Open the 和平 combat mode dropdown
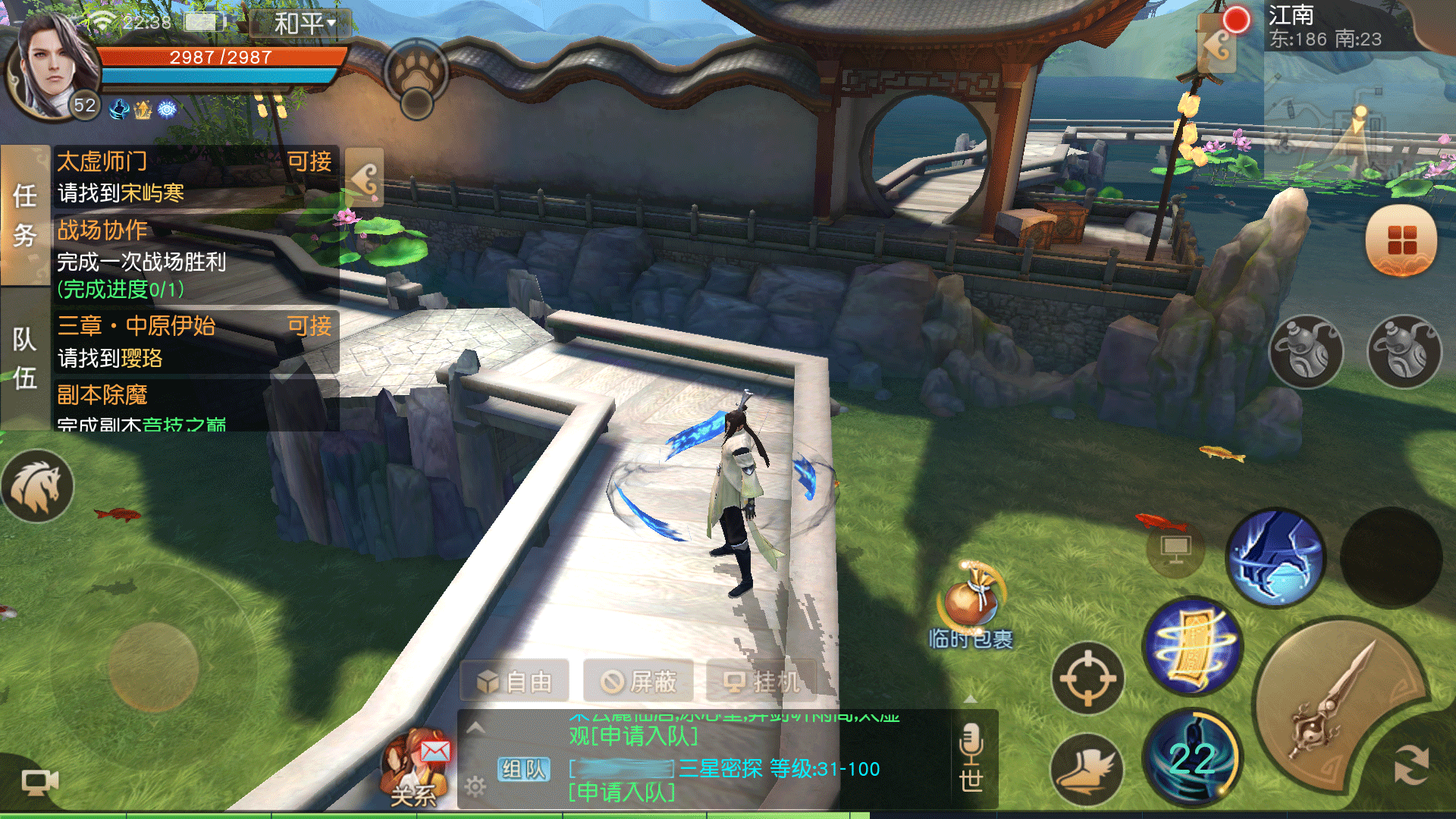 point(305,24)
